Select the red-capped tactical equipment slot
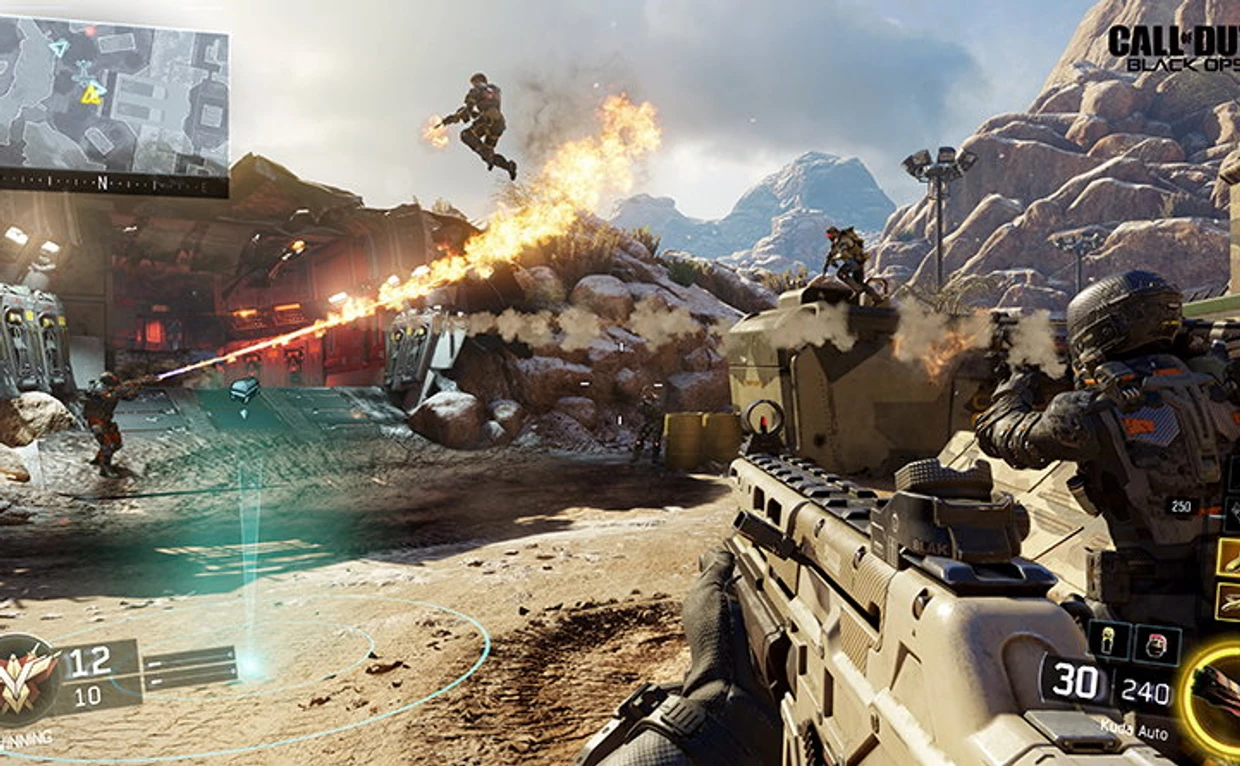 (x=1157, y=644)
